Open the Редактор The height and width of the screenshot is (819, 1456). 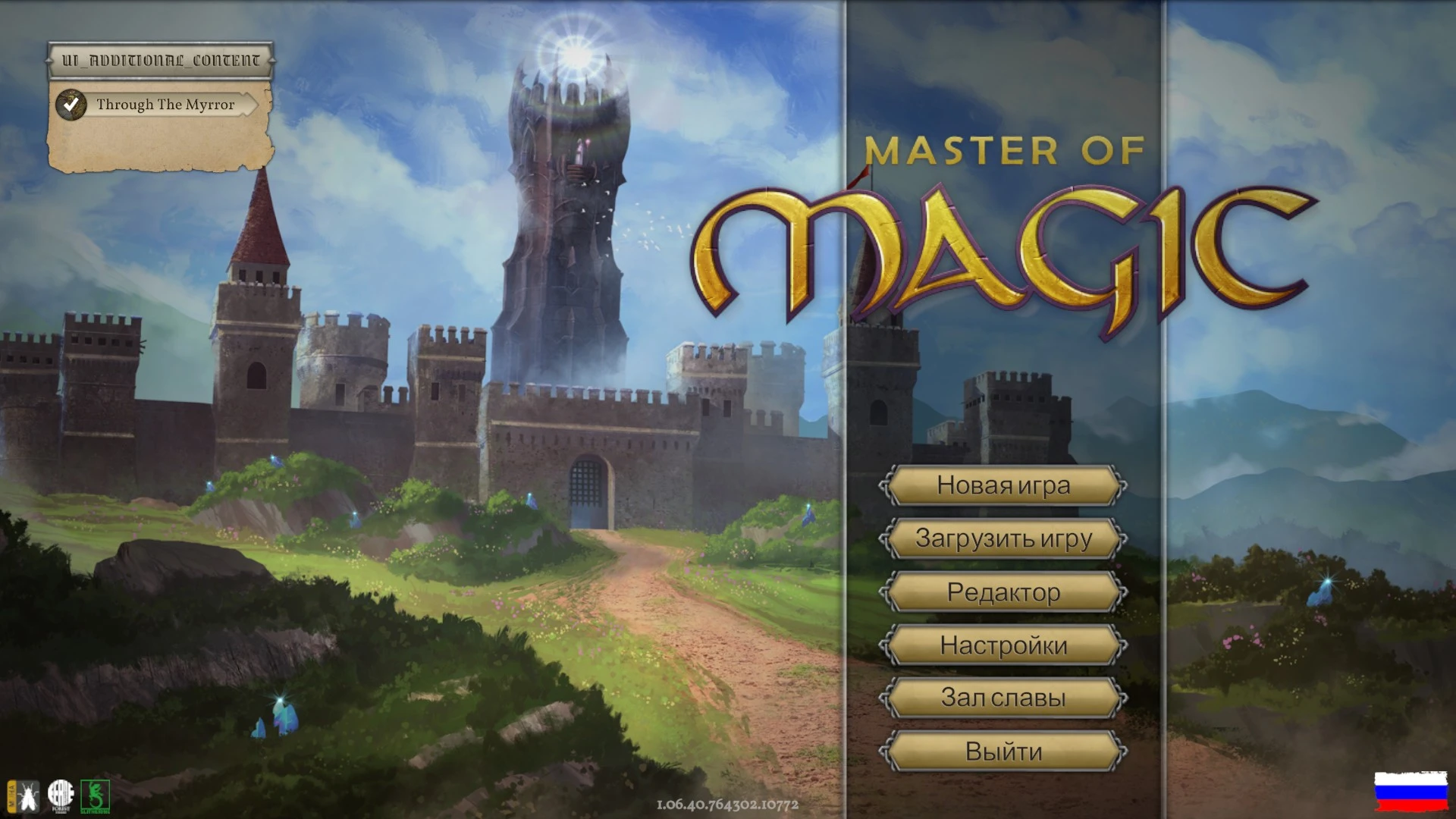pos(1003,592)
